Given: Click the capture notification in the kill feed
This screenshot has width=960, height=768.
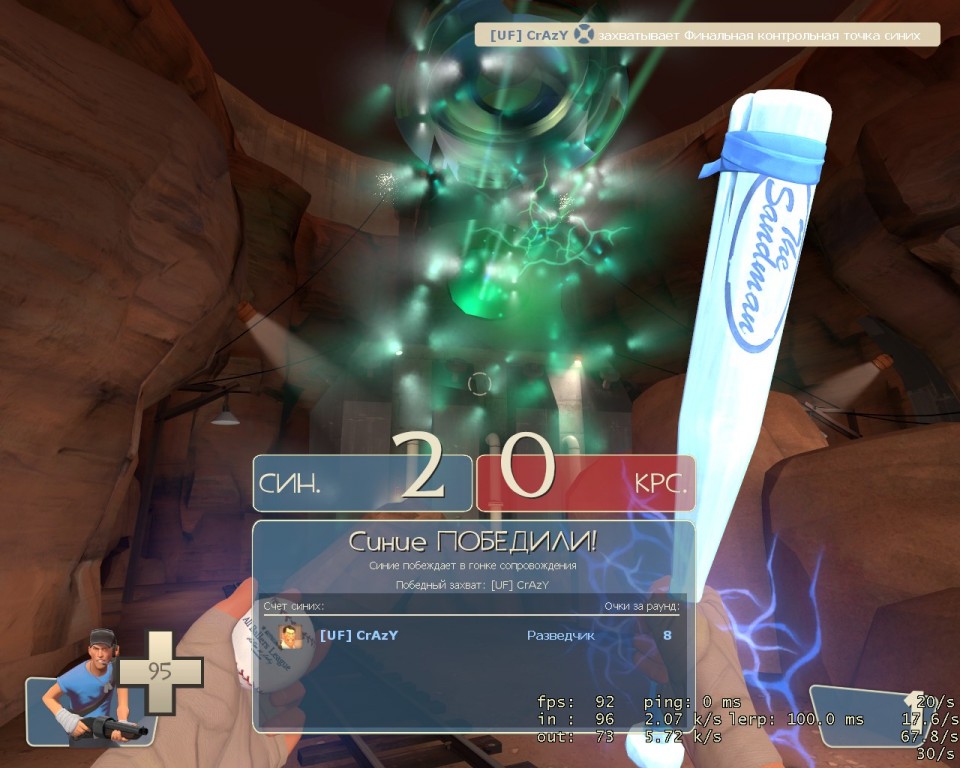Looking at the screenshot, I should pyautogui.click(x=707, y=35).
